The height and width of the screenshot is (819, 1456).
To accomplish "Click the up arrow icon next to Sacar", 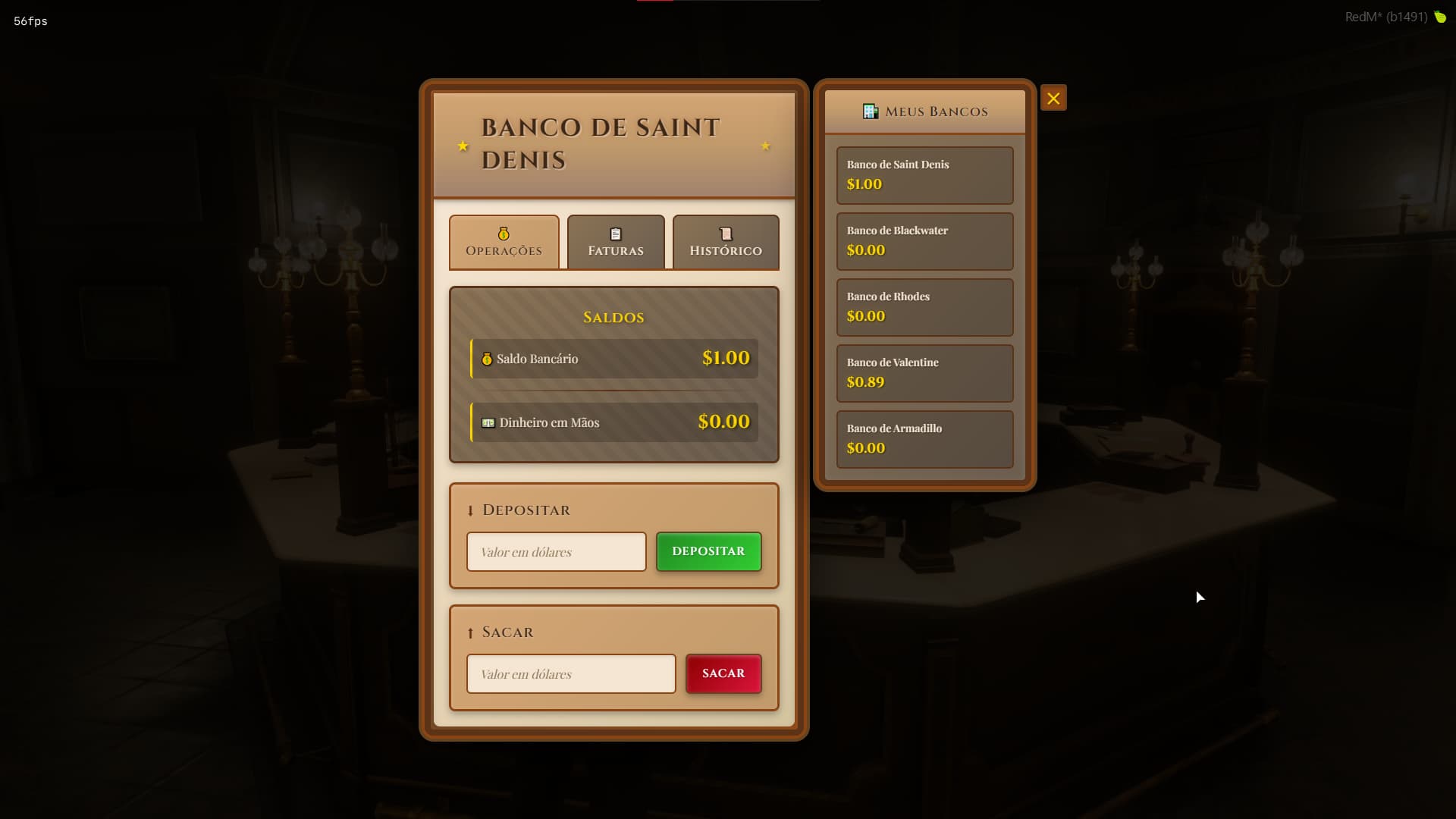I will [472, 632].
